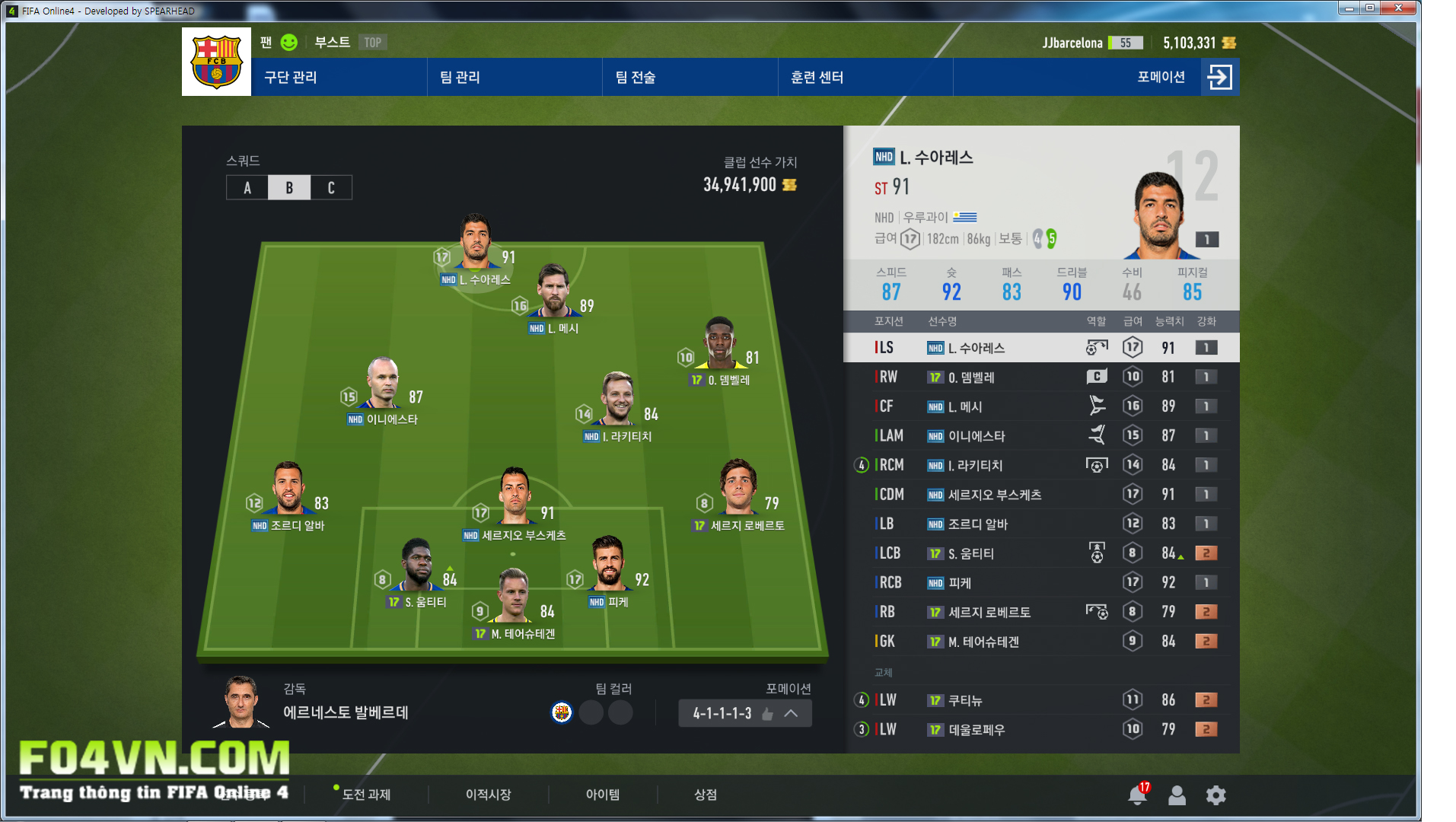Switch to squad C tab
Screen dimensions: 1456x822
point(331,188)
